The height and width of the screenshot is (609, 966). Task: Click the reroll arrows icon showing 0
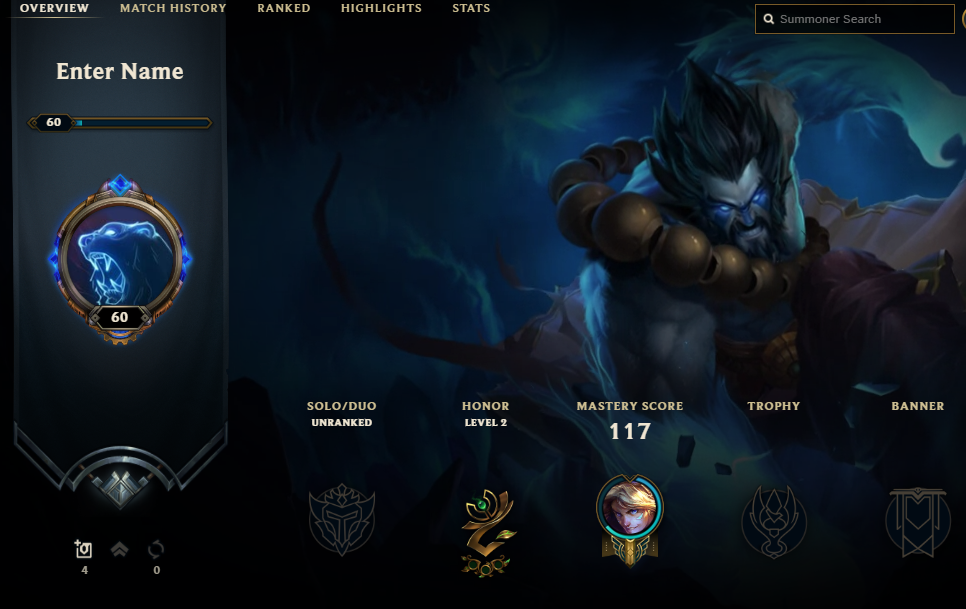[156, 549]
